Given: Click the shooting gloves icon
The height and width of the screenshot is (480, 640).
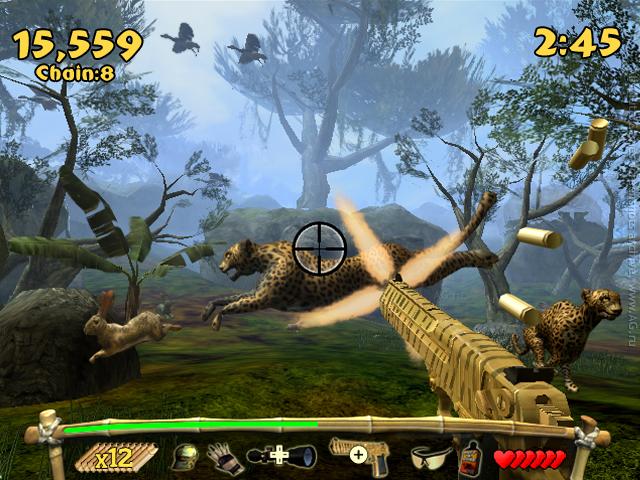Looking at the screenshot, I should coord(223,457).
